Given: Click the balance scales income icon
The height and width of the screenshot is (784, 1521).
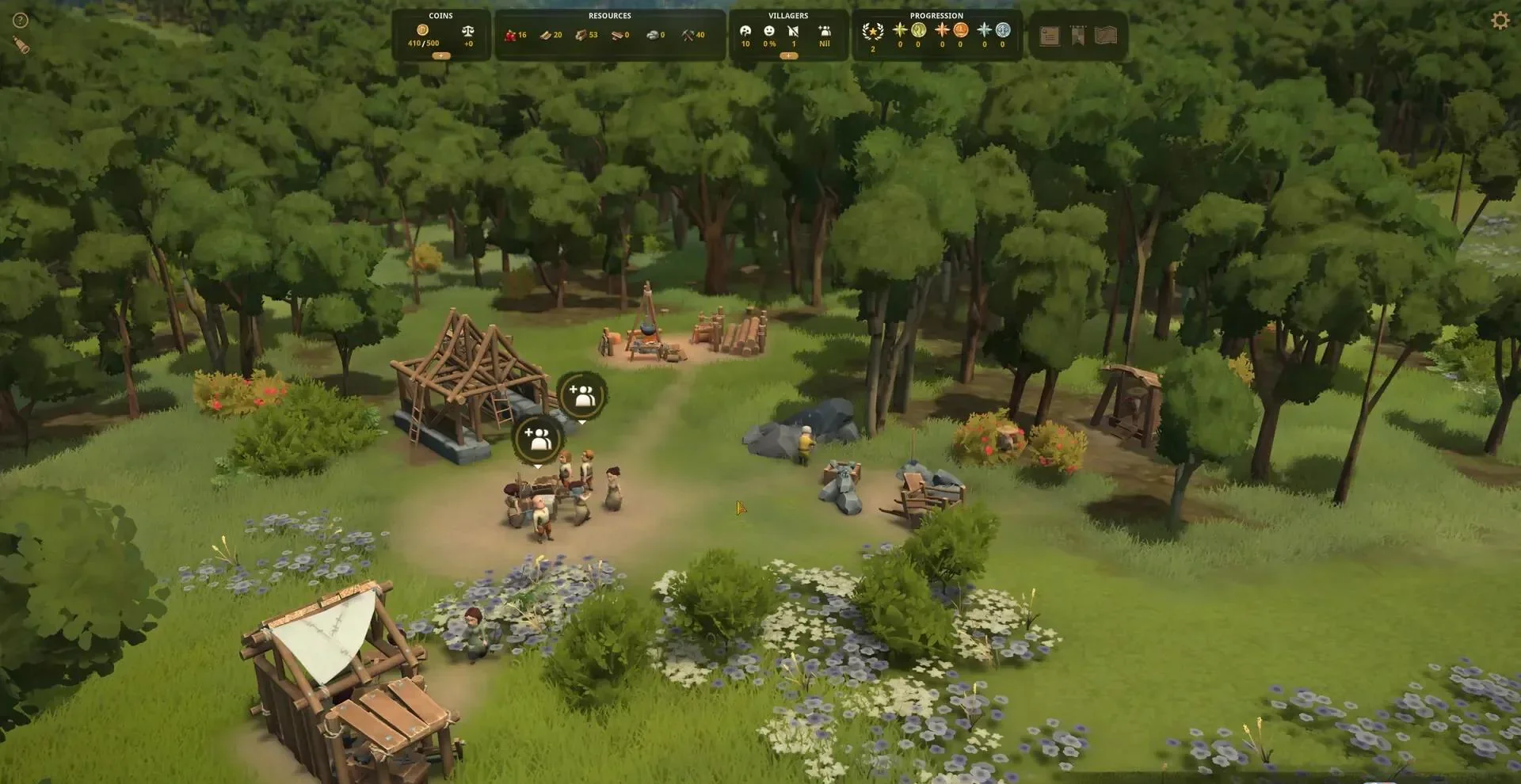Looking at the screenshot, I should (468, 31).
